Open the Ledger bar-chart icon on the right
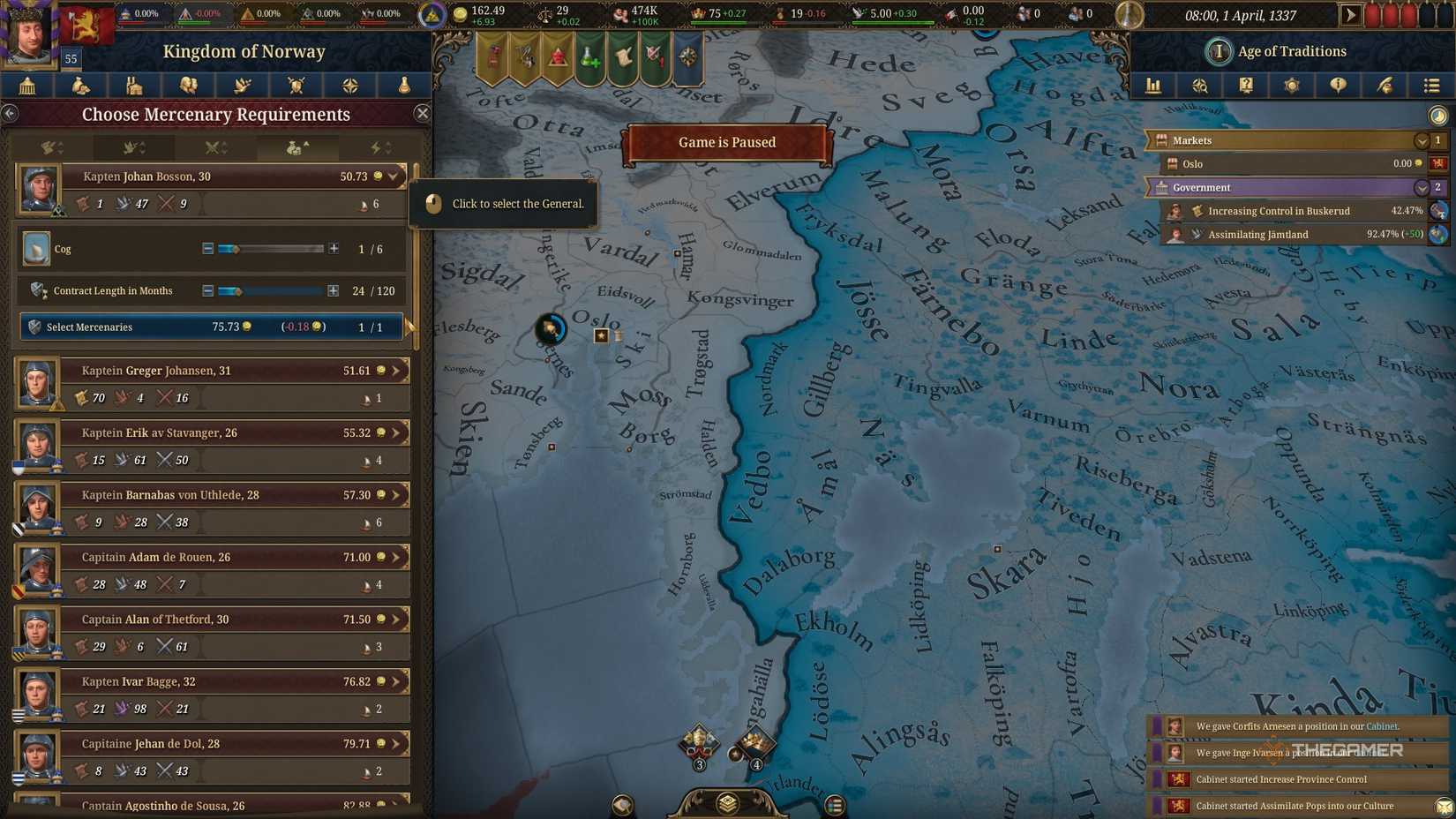1456x819 pixels. (x=1153, y=86)
